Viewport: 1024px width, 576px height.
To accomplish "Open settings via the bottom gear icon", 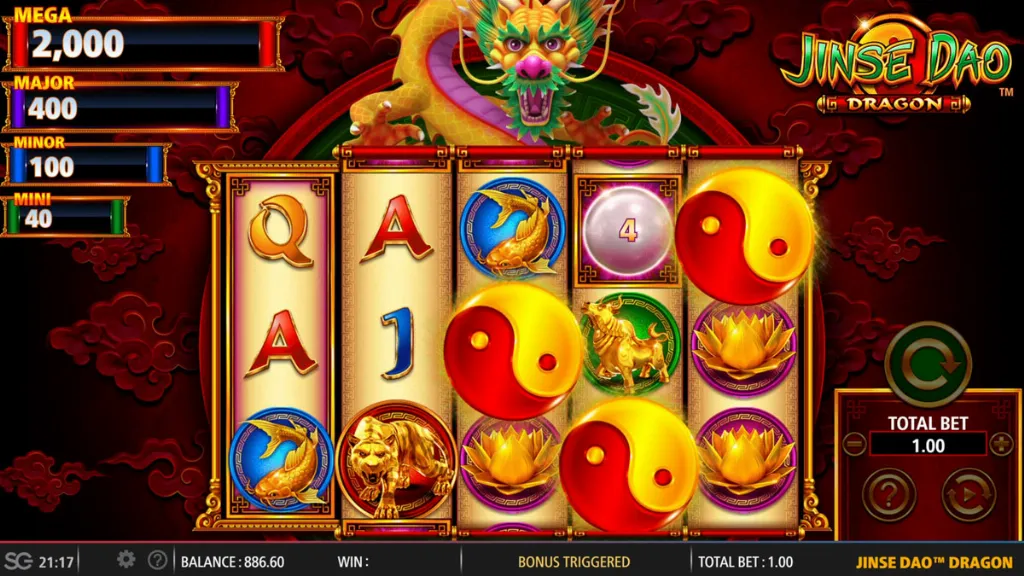I will 126,560.
